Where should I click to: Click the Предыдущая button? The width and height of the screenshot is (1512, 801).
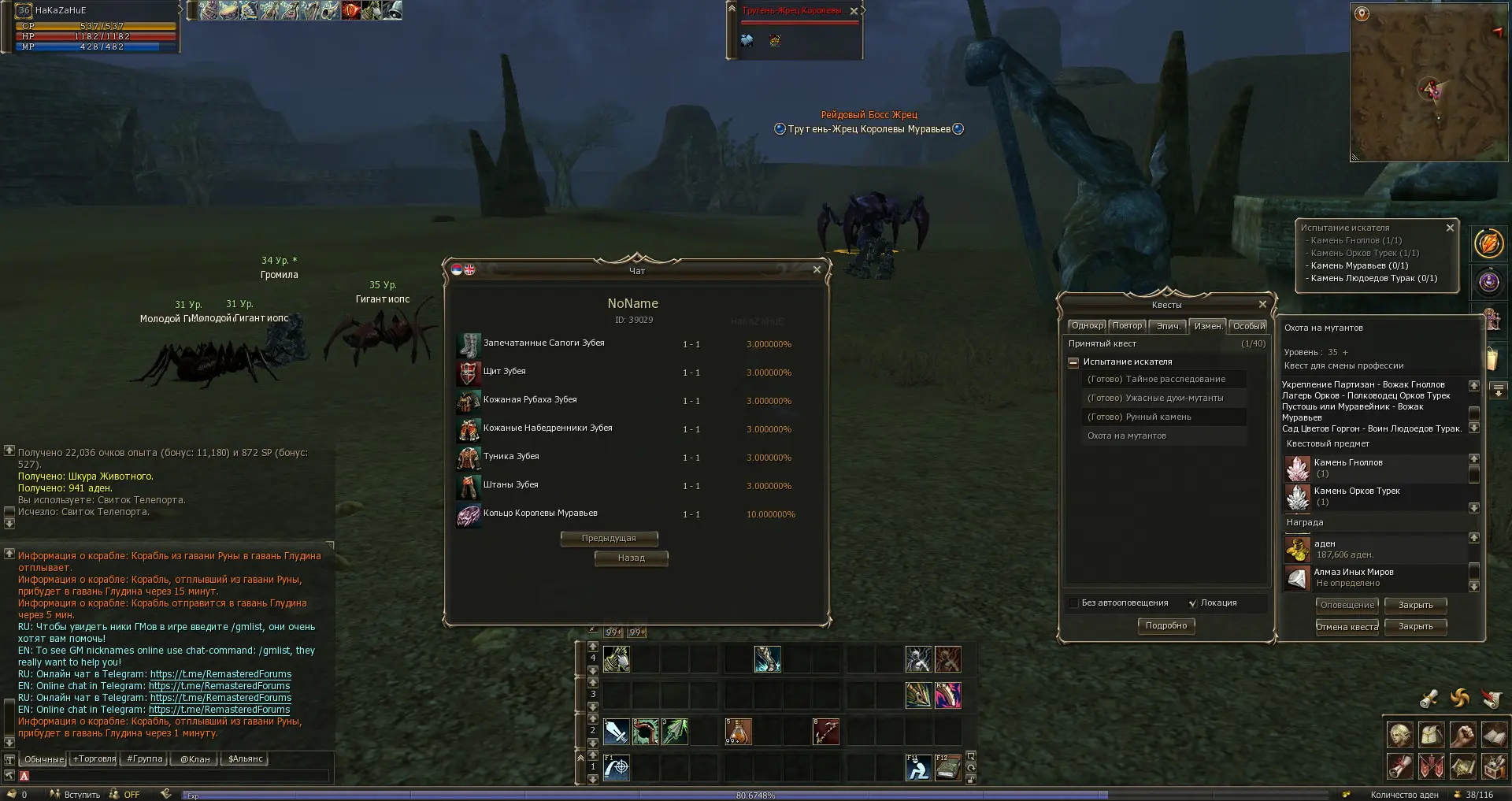609,539
